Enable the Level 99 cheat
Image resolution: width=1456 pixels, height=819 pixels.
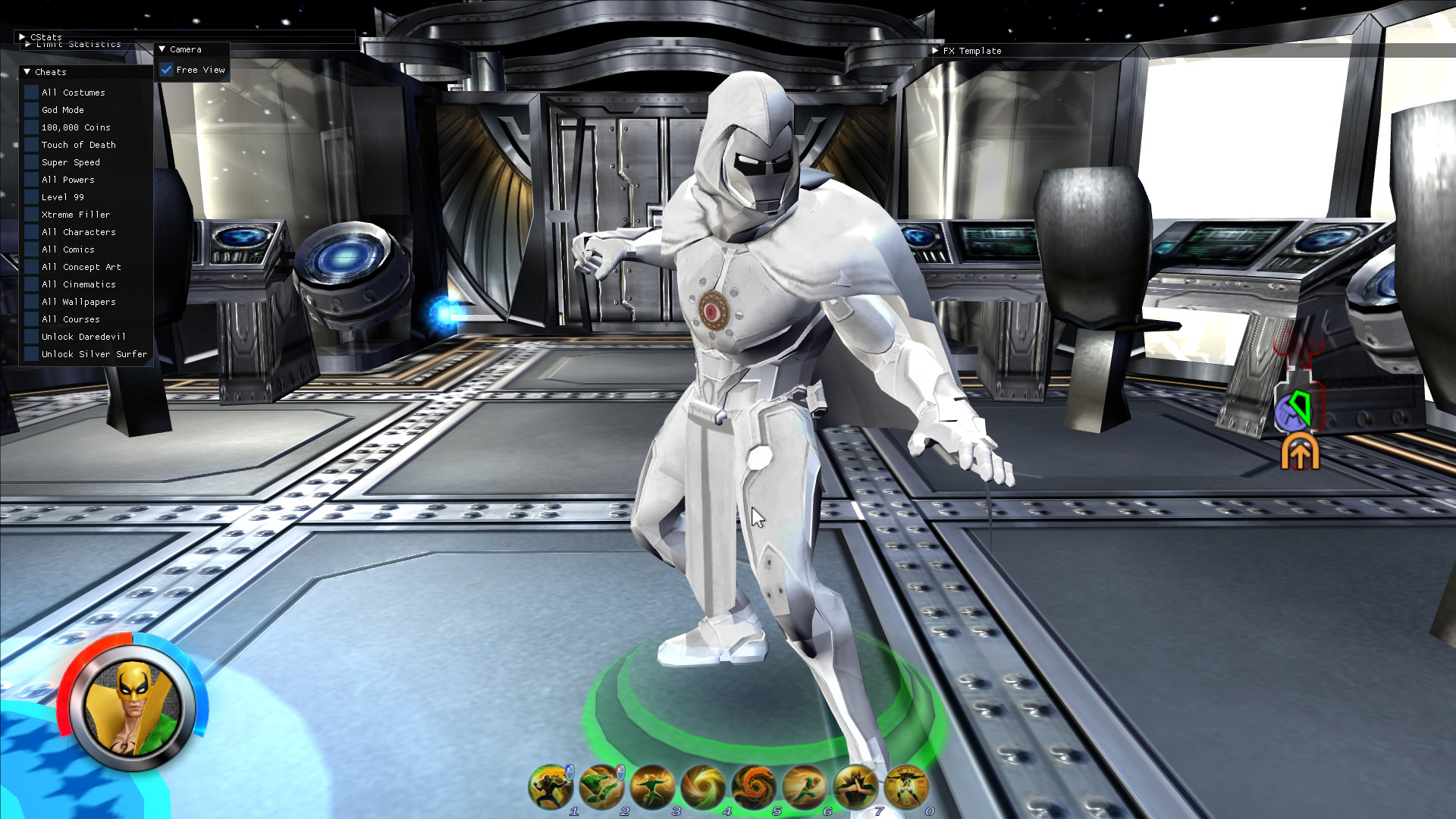pos(30,196)
